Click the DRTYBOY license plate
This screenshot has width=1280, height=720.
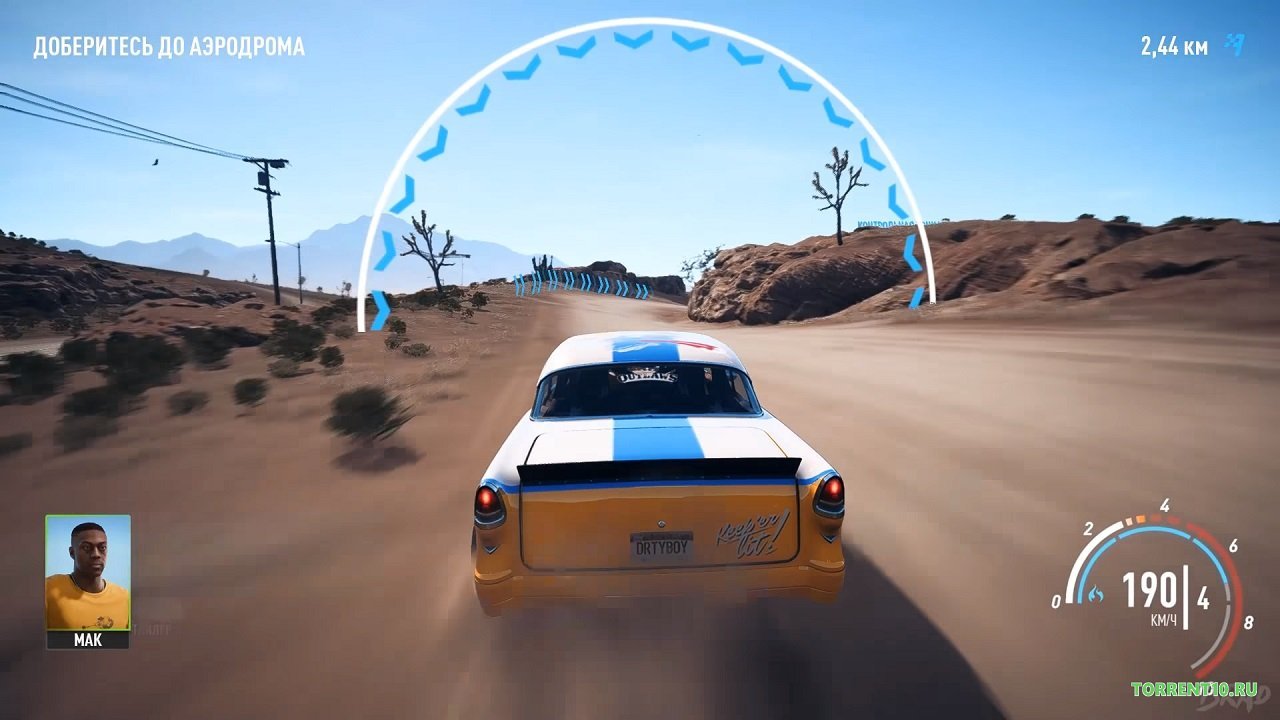point(662,548)
